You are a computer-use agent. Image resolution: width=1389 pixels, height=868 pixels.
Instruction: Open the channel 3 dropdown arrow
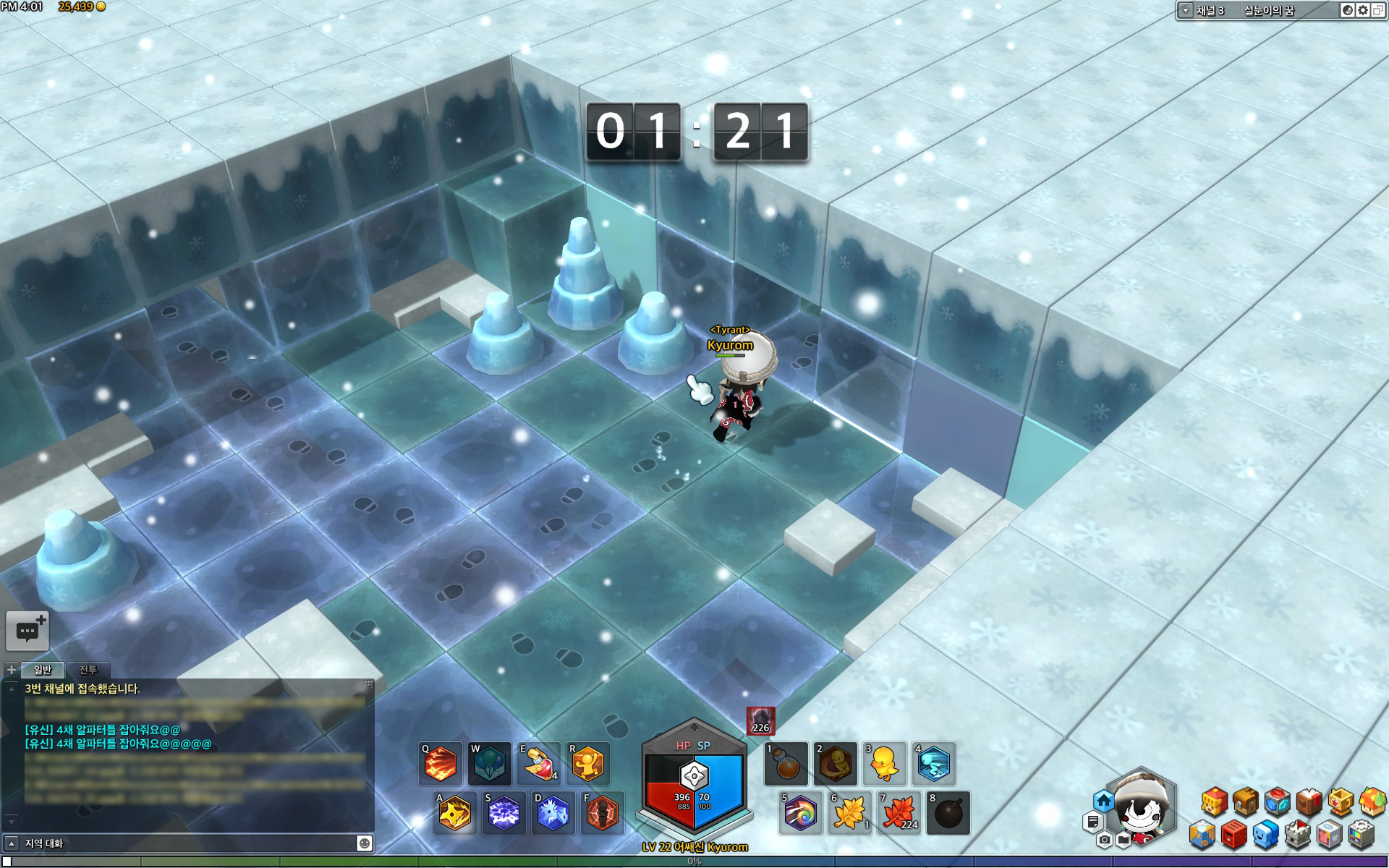(1186, 10)
